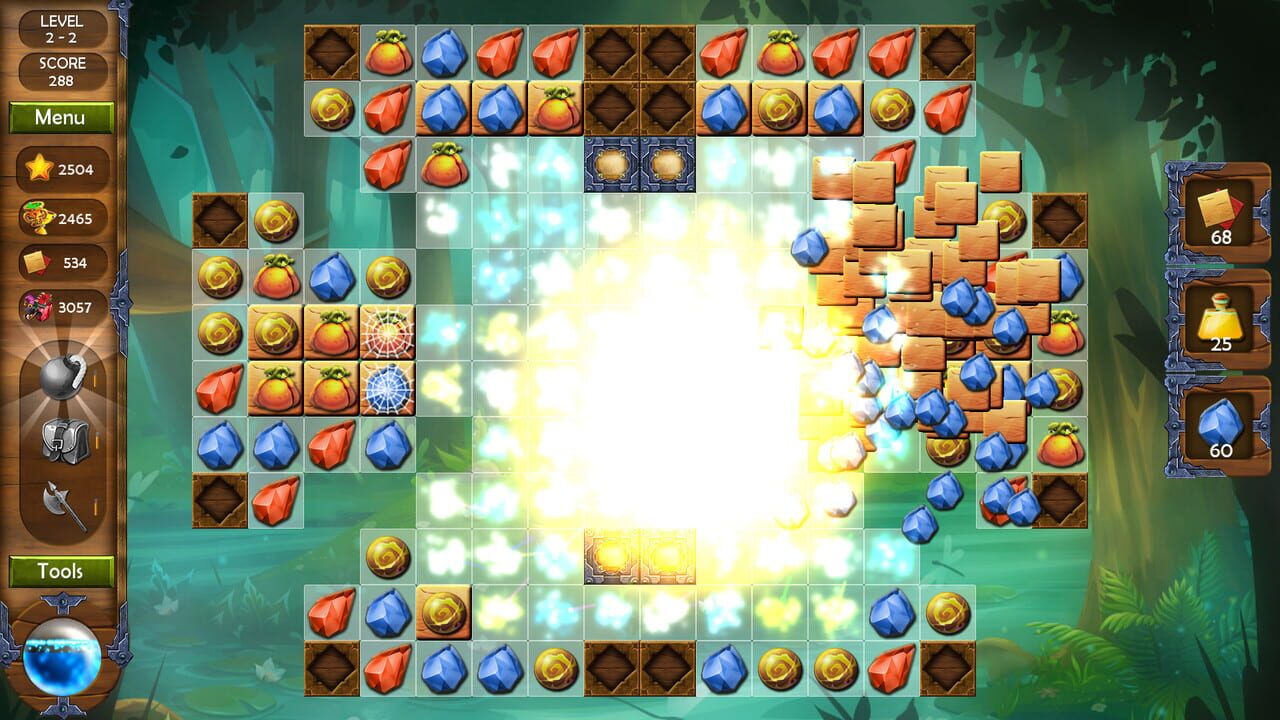
Task: Open the Tools panel
Action: [x=60, y=572]
